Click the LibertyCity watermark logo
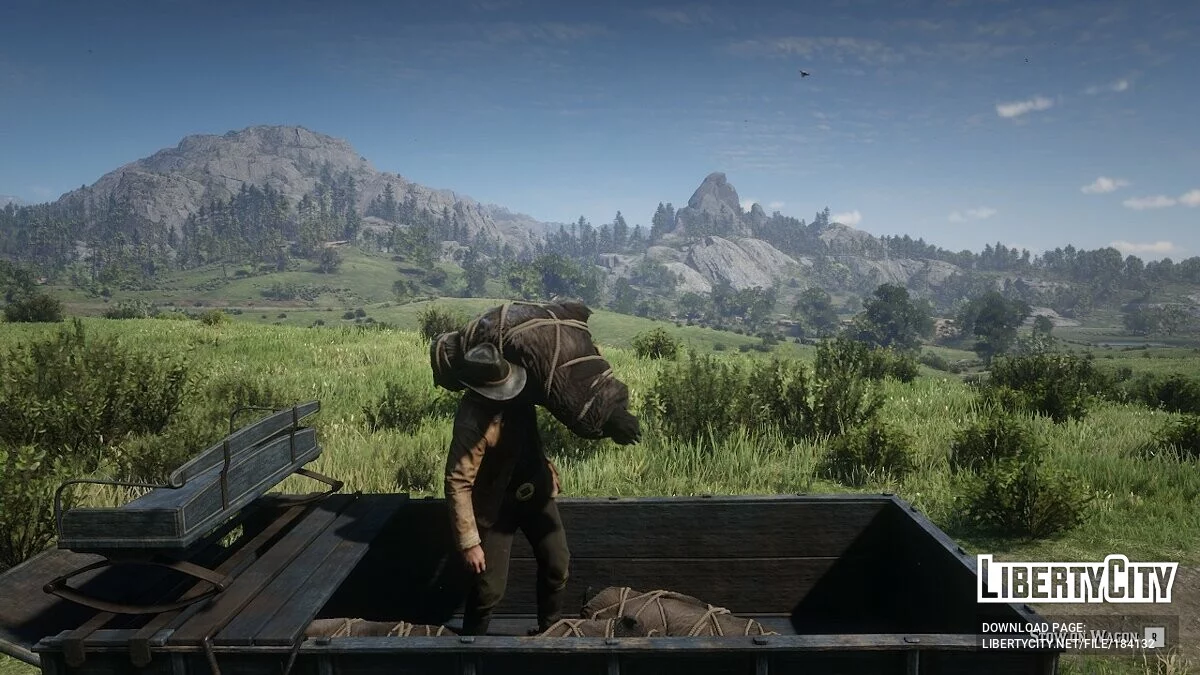Image resolution: width=1200 pixels, height=675 pixels. pyautogui.click(x=1077, y=580)
